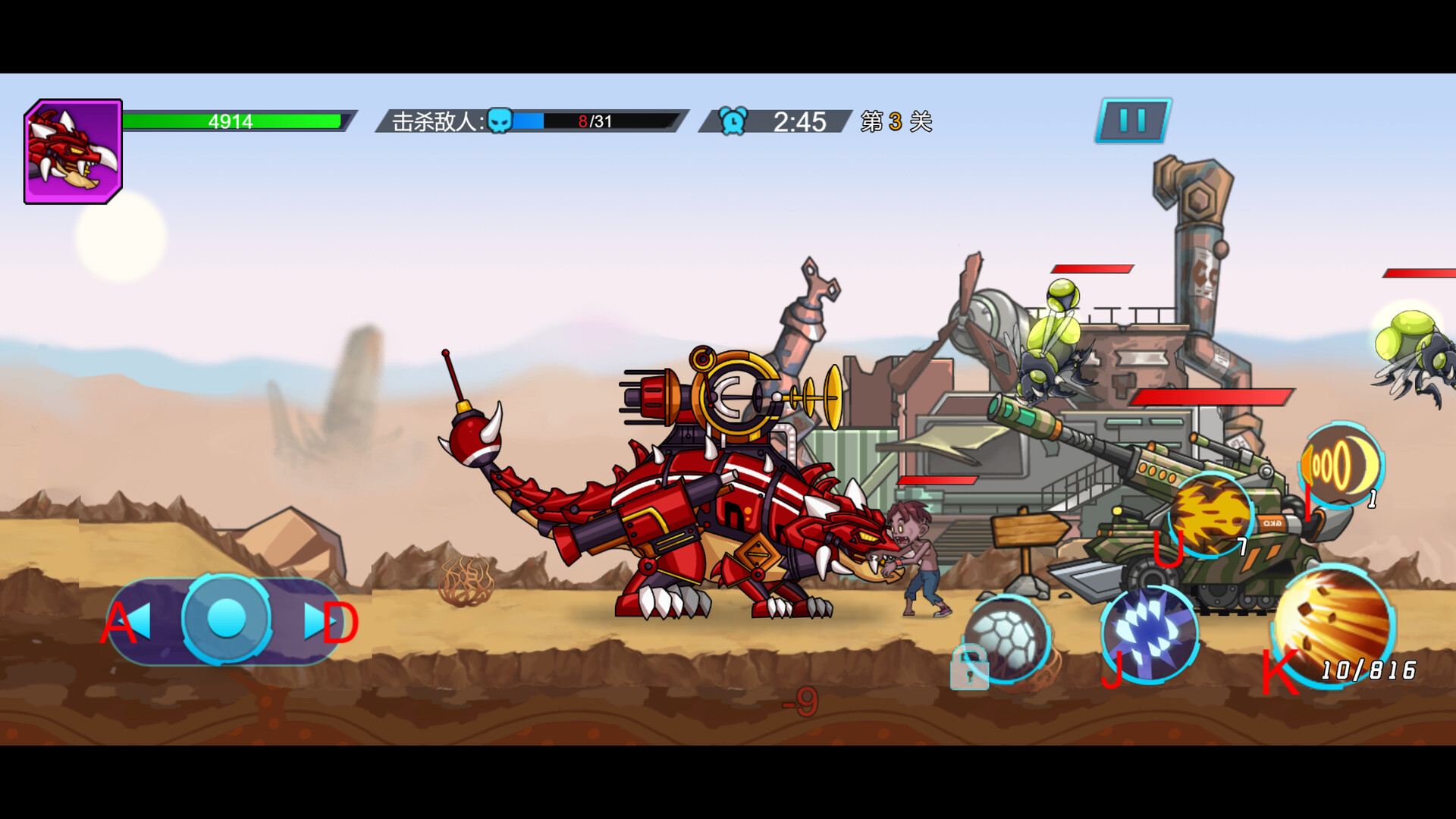Tap the locked grenade skill with padlock
The width and height of the screenshot is (1456, 819).
1009,641
